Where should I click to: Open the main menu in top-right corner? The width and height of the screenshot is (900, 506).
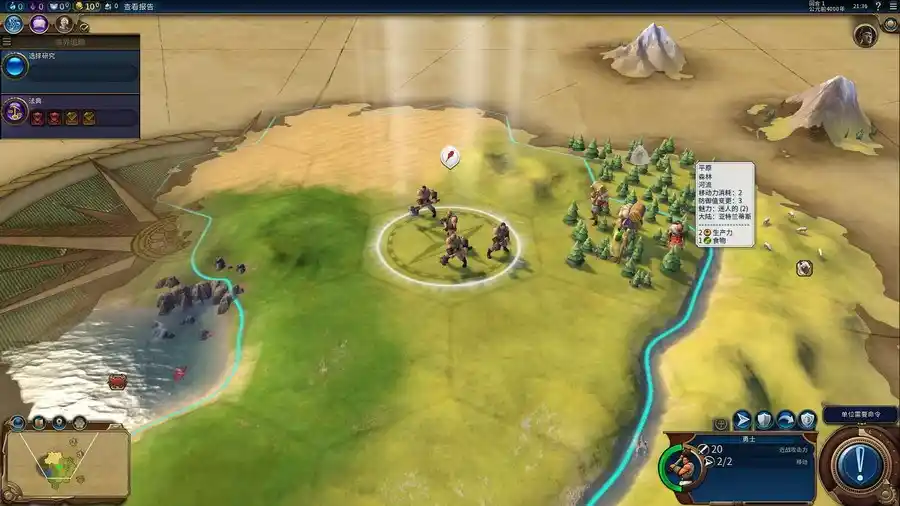click(x=891, y=6)
